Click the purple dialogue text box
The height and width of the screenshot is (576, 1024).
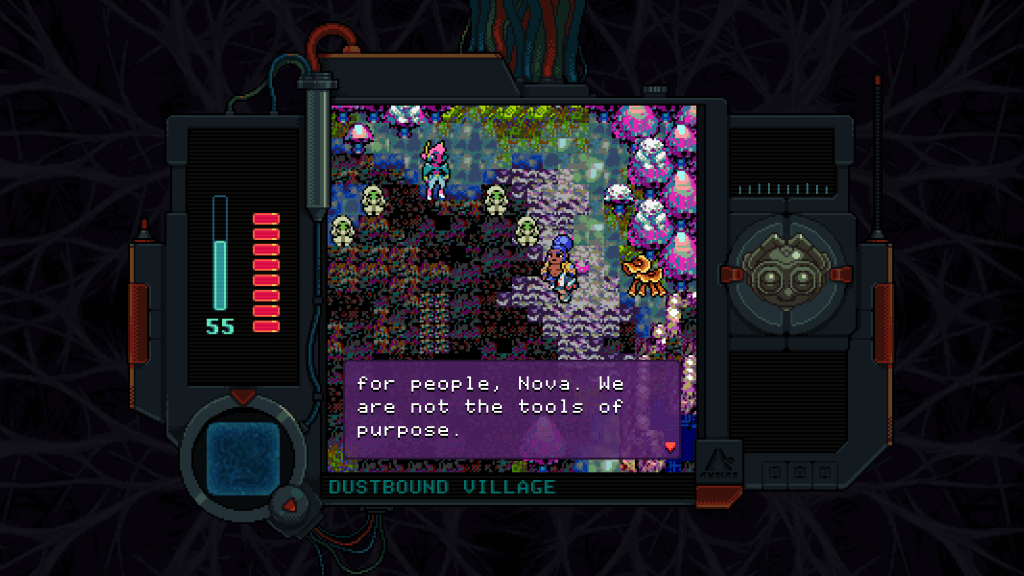[512, 409]
